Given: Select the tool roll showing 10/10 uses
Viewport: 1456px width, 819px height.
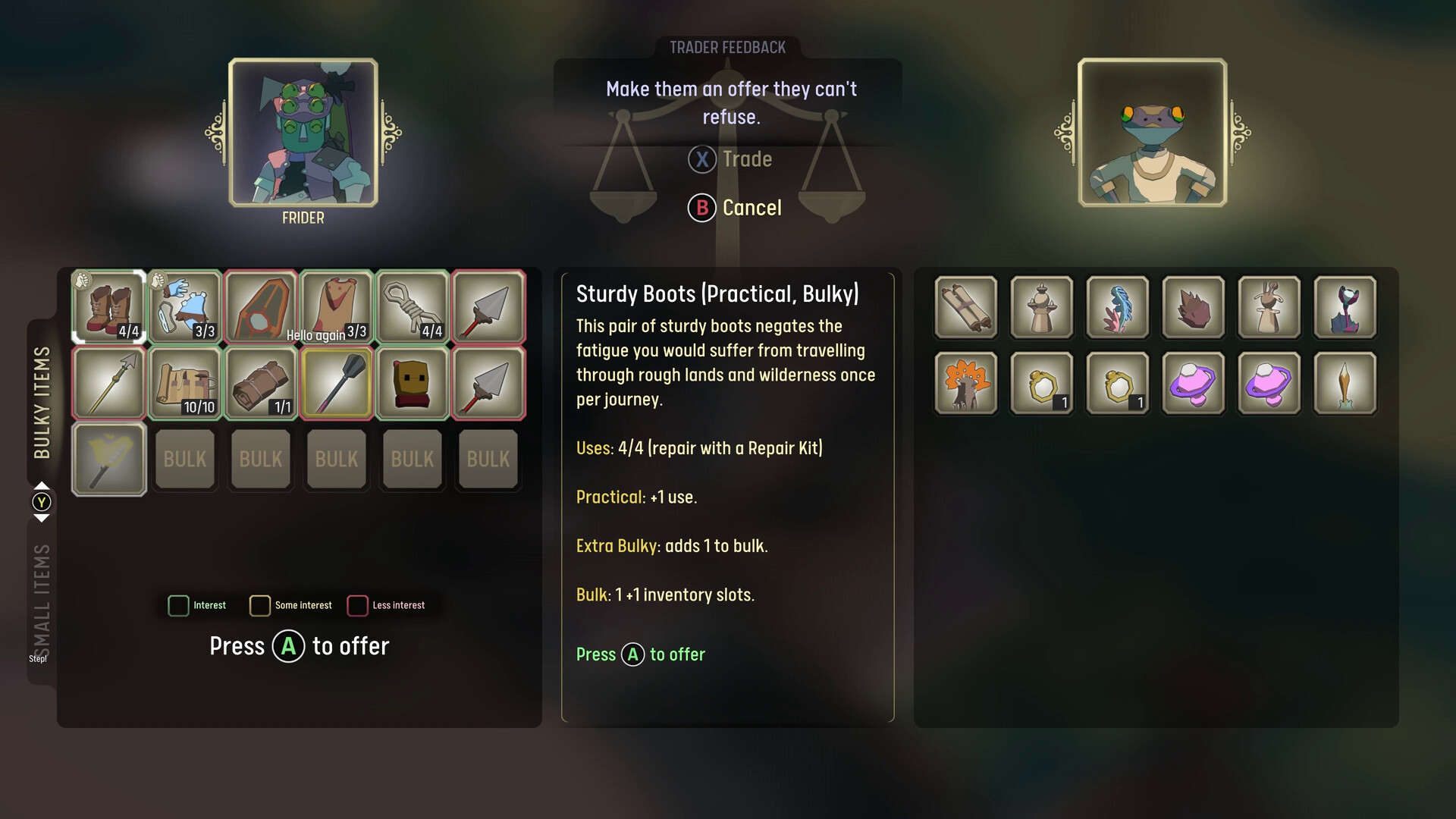Looking at the screenshot, I should click(184, 383).
